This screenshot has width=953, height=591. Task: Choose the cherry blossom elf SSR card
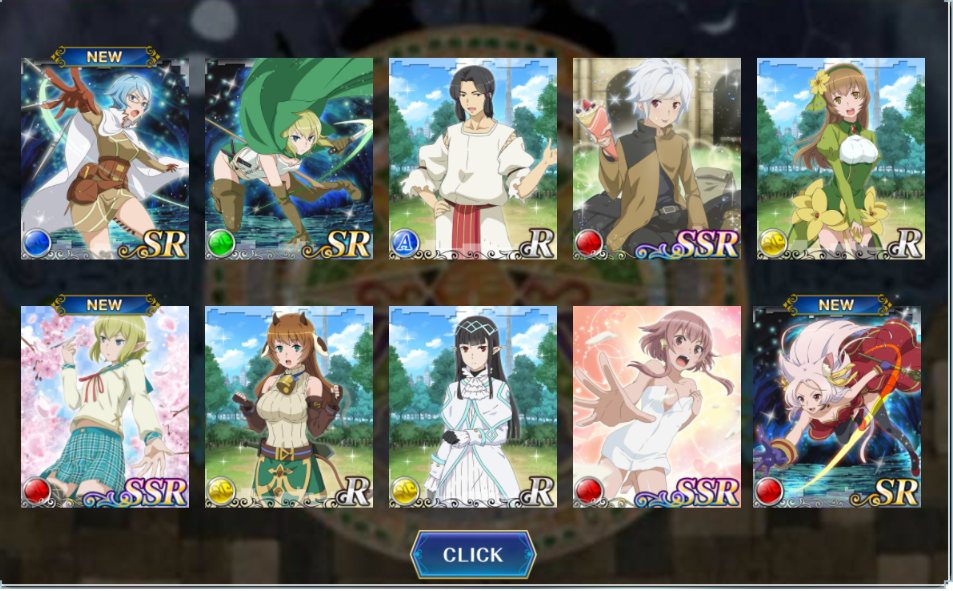[x=105, y=407]
